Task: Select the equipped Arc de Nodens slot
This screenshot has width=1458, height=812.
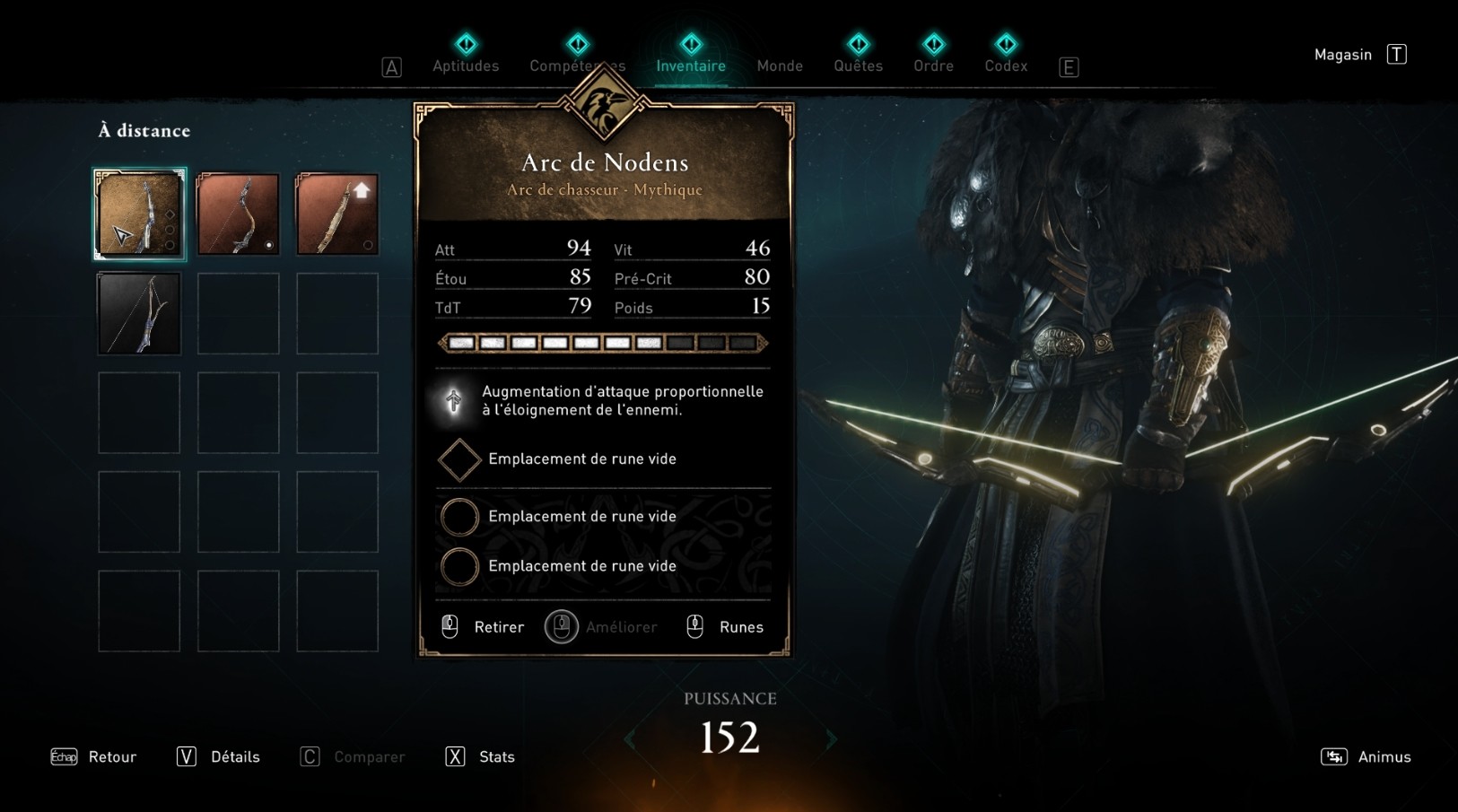Action: (139, 214)
